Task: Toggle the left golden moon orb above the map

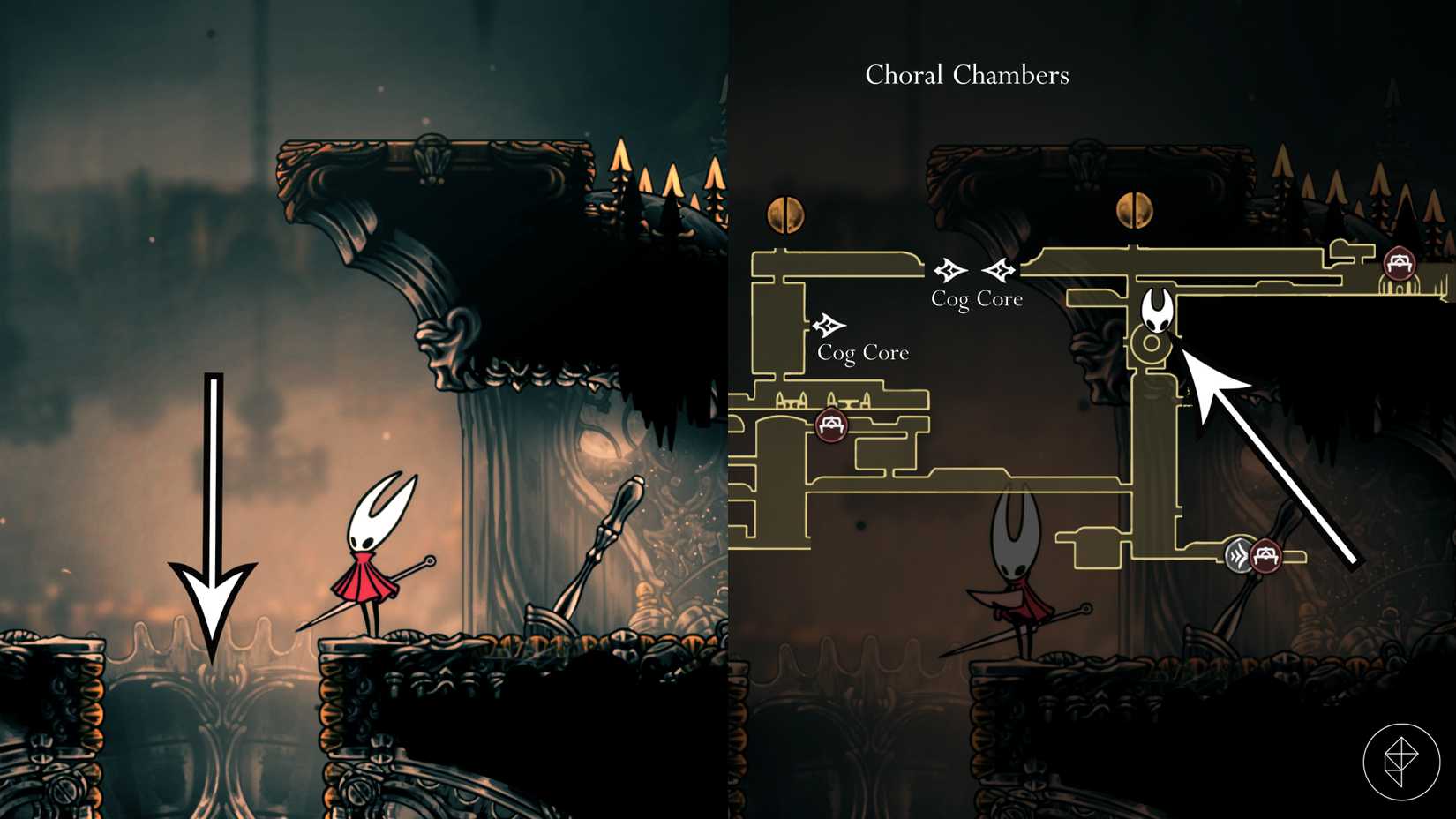Action: [x=785, y=212]
